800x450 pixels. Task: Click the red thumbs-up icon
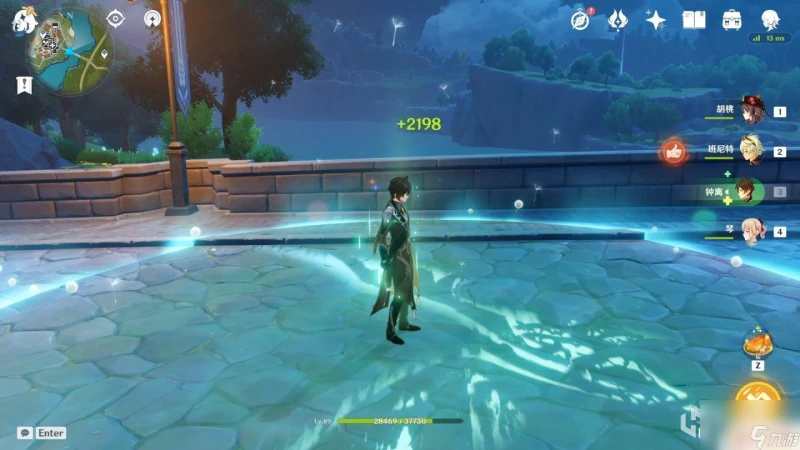[x=672, y=152]
